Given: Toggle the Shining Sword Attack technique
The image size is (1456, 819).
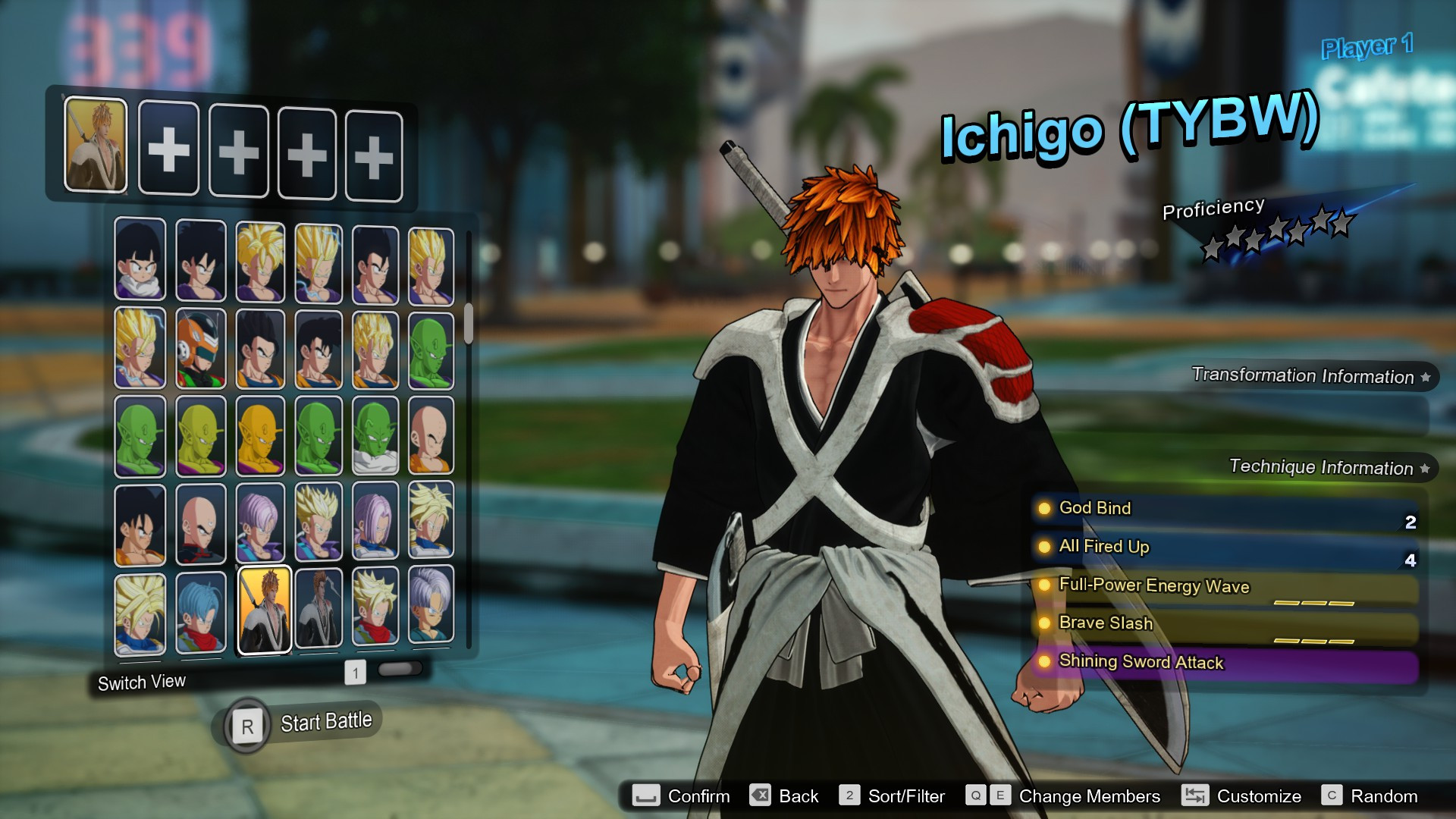Looking at the screenshot, I should pos(1045,662).
